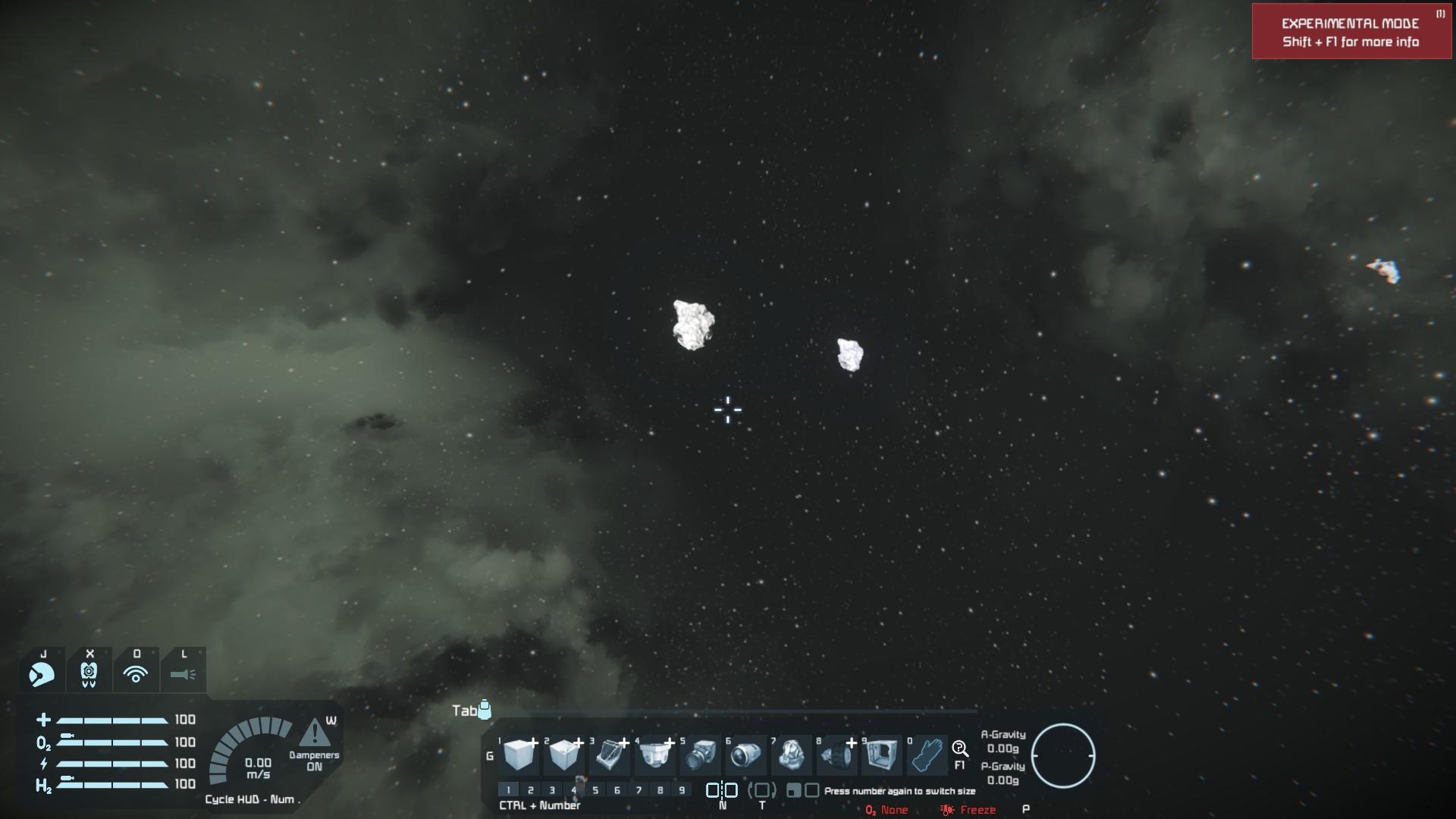
Task: Toggle the helmet icon
Action: (42, 673)
